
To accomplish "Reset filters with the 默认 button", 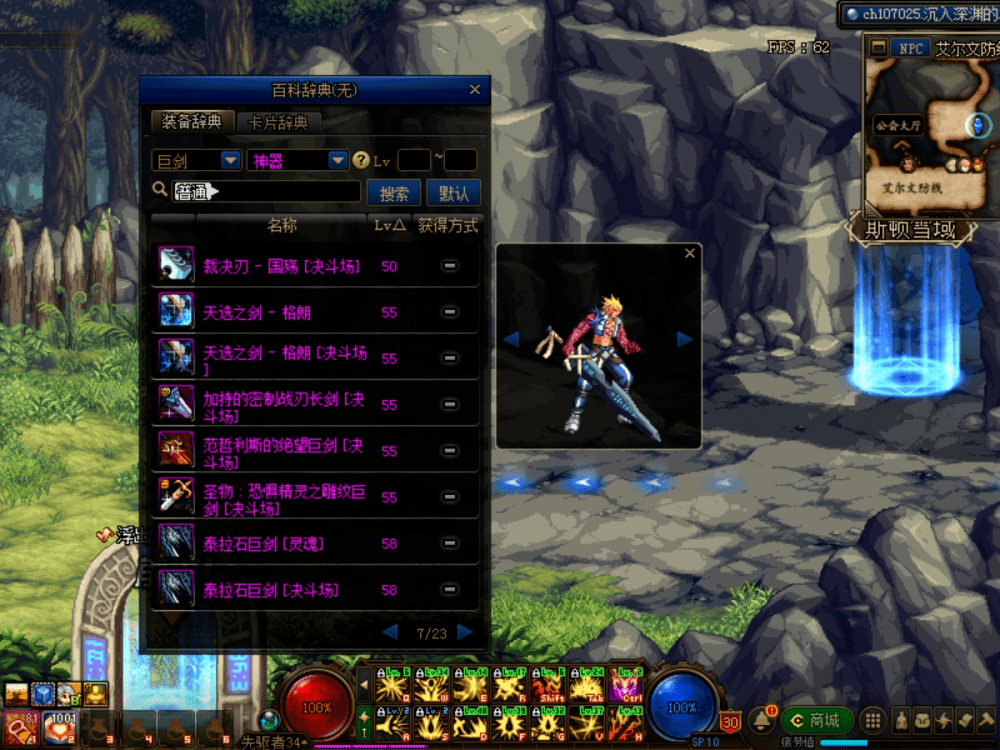I will tap(453, 193).
